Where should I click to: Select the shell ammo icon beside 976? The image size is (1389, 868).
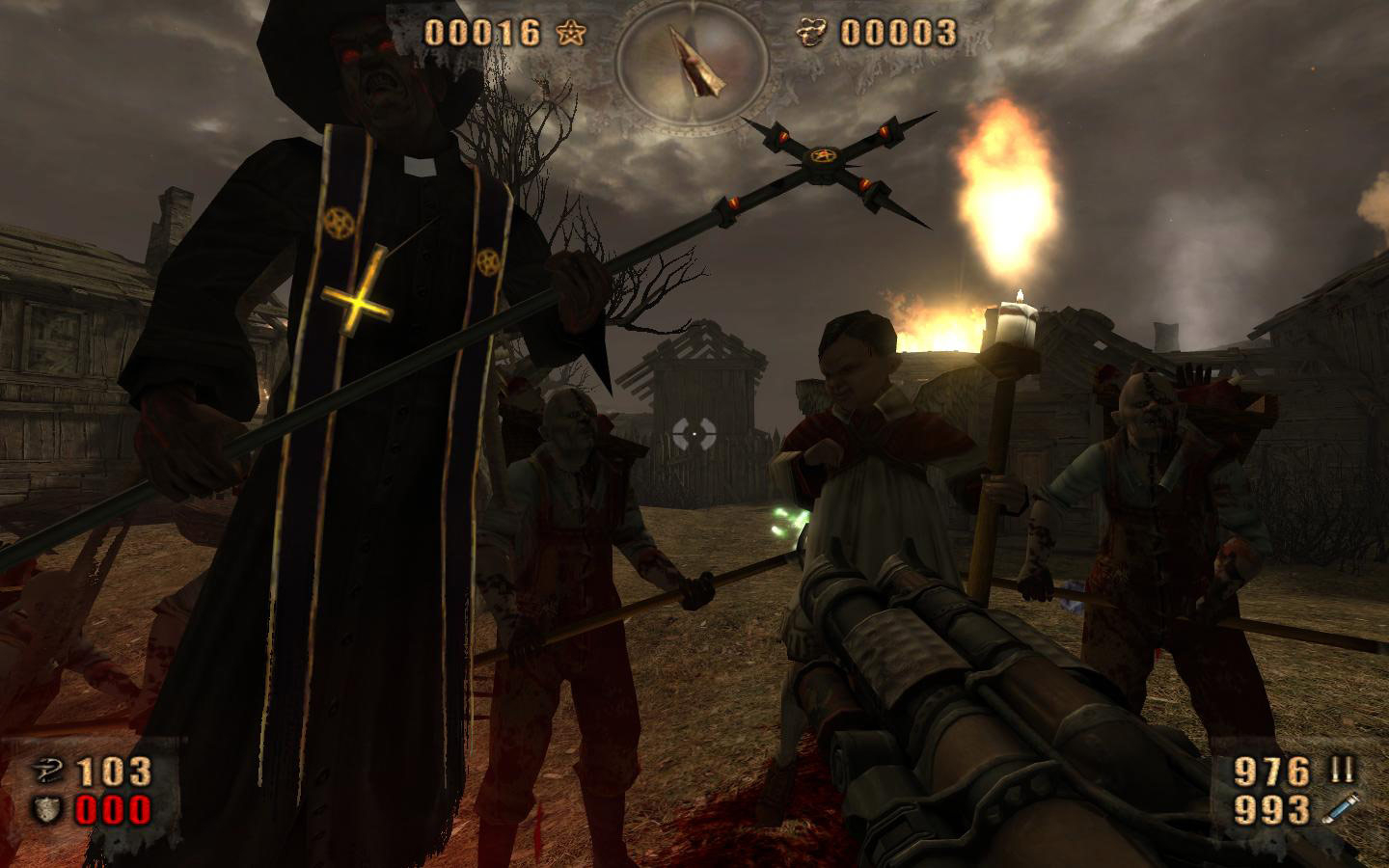pyautogui.click(x=1343, y=770)
